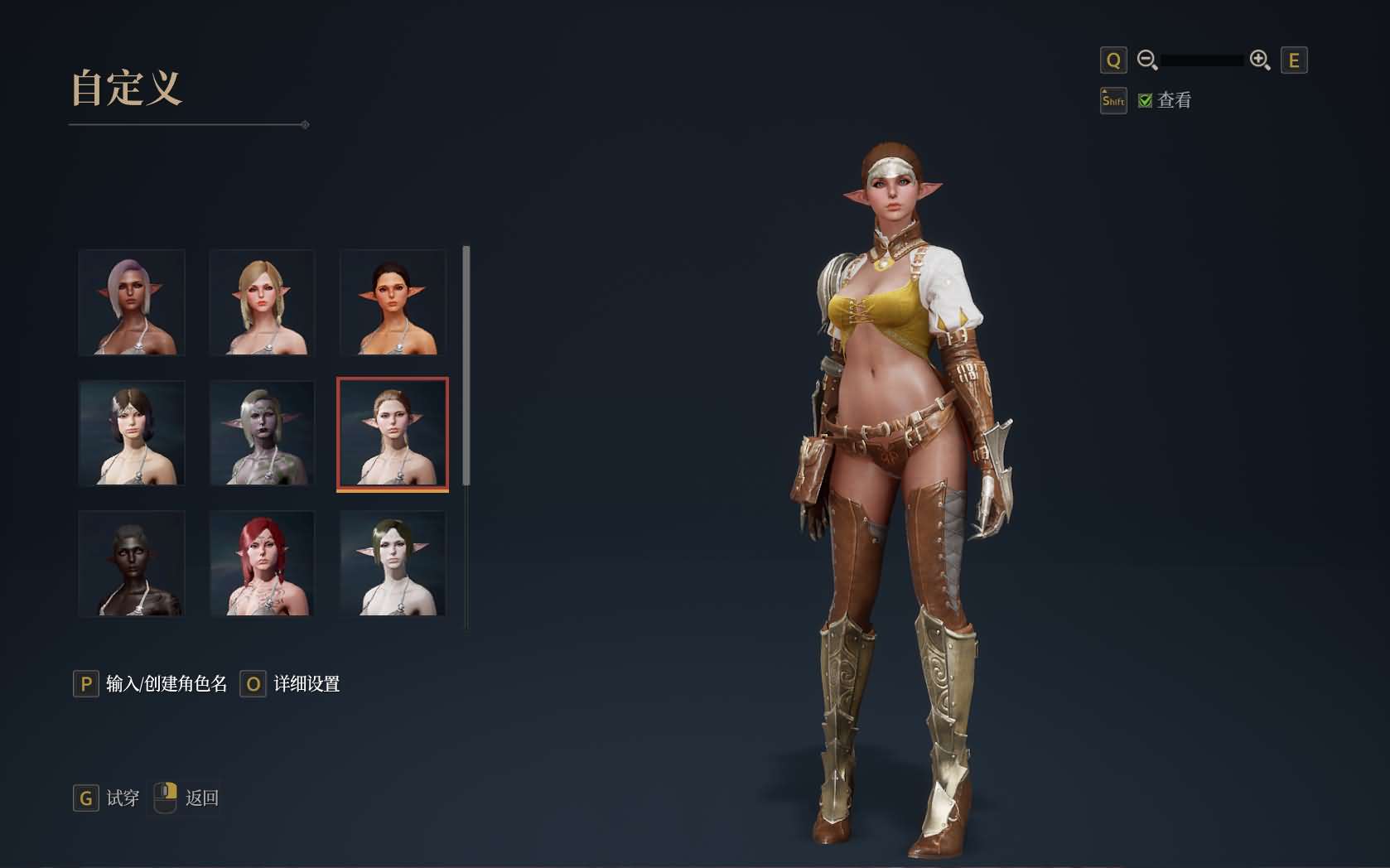Click the P key shortcut icon

(x=86, y=684)
